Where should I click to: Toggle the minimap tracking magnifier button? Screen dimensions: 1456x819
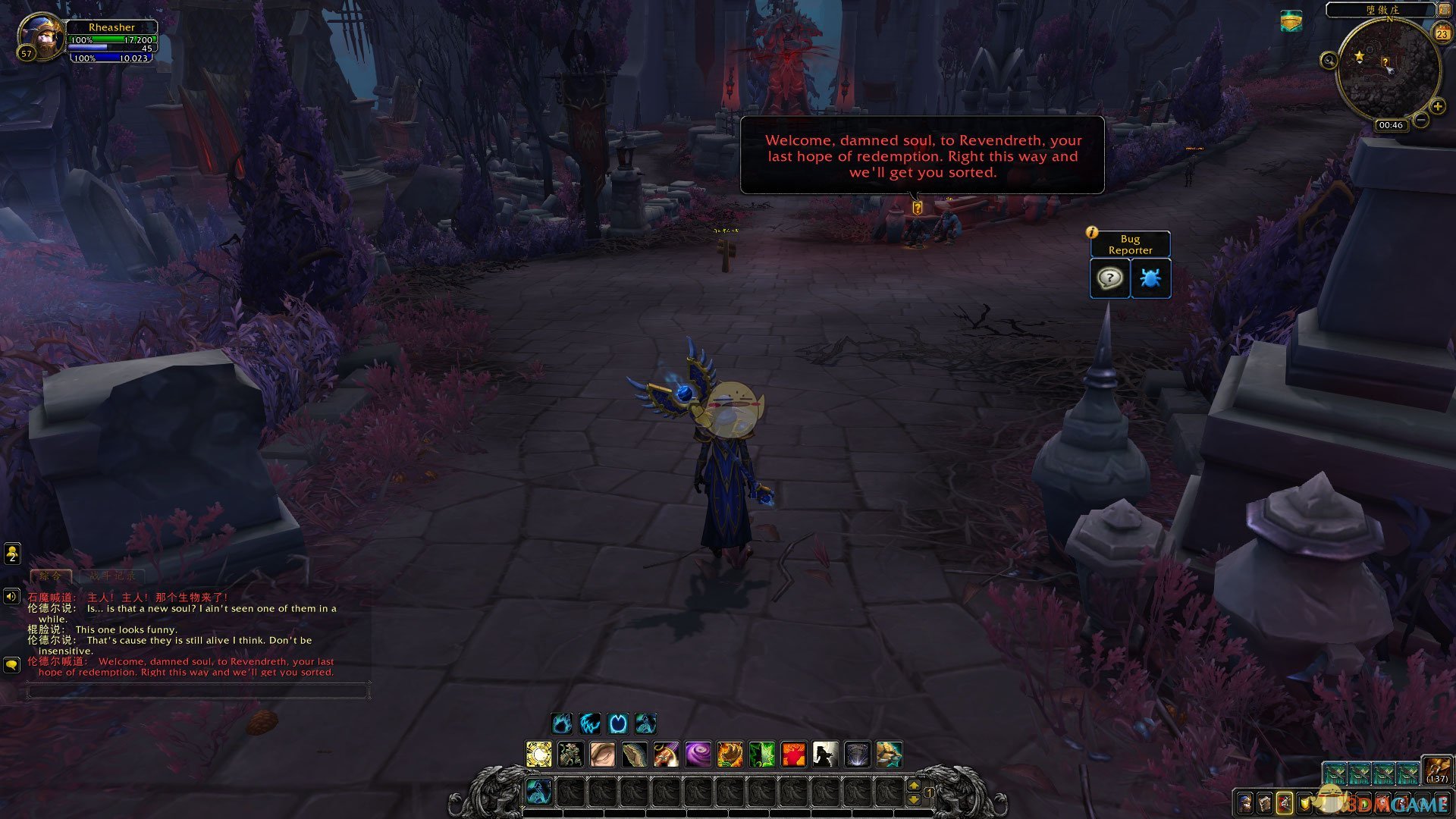(x=1329, y=61)
